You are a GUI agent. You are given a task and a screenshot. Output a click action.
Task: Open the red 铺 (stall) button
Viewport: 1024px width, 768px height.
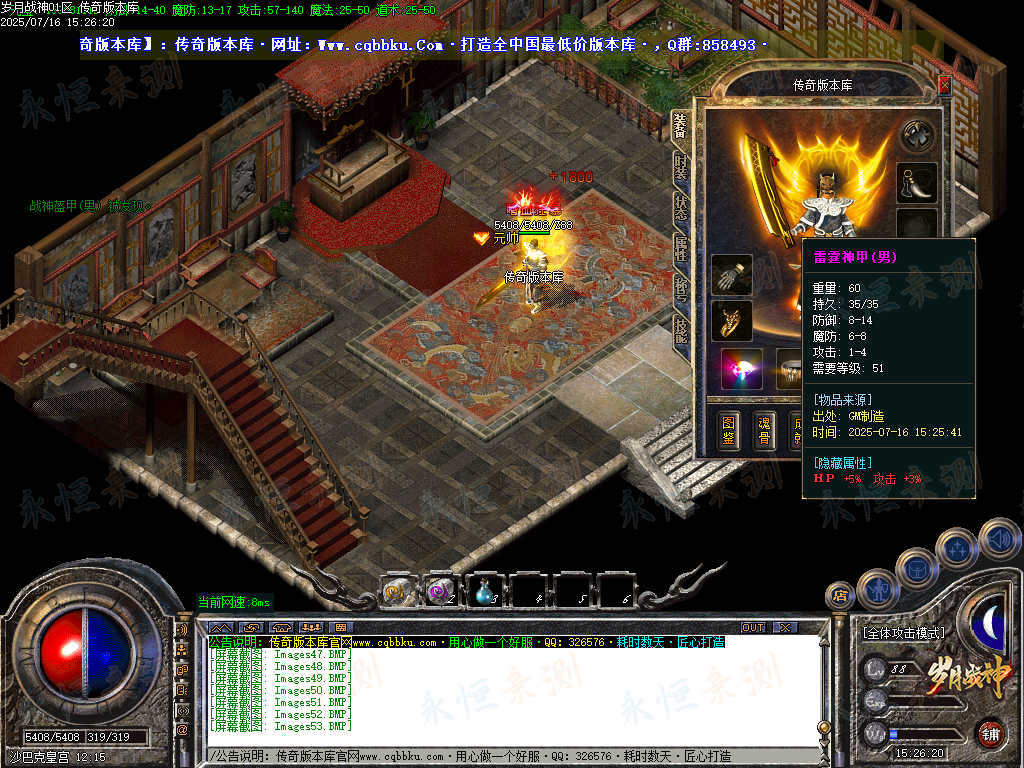[990, 733]
